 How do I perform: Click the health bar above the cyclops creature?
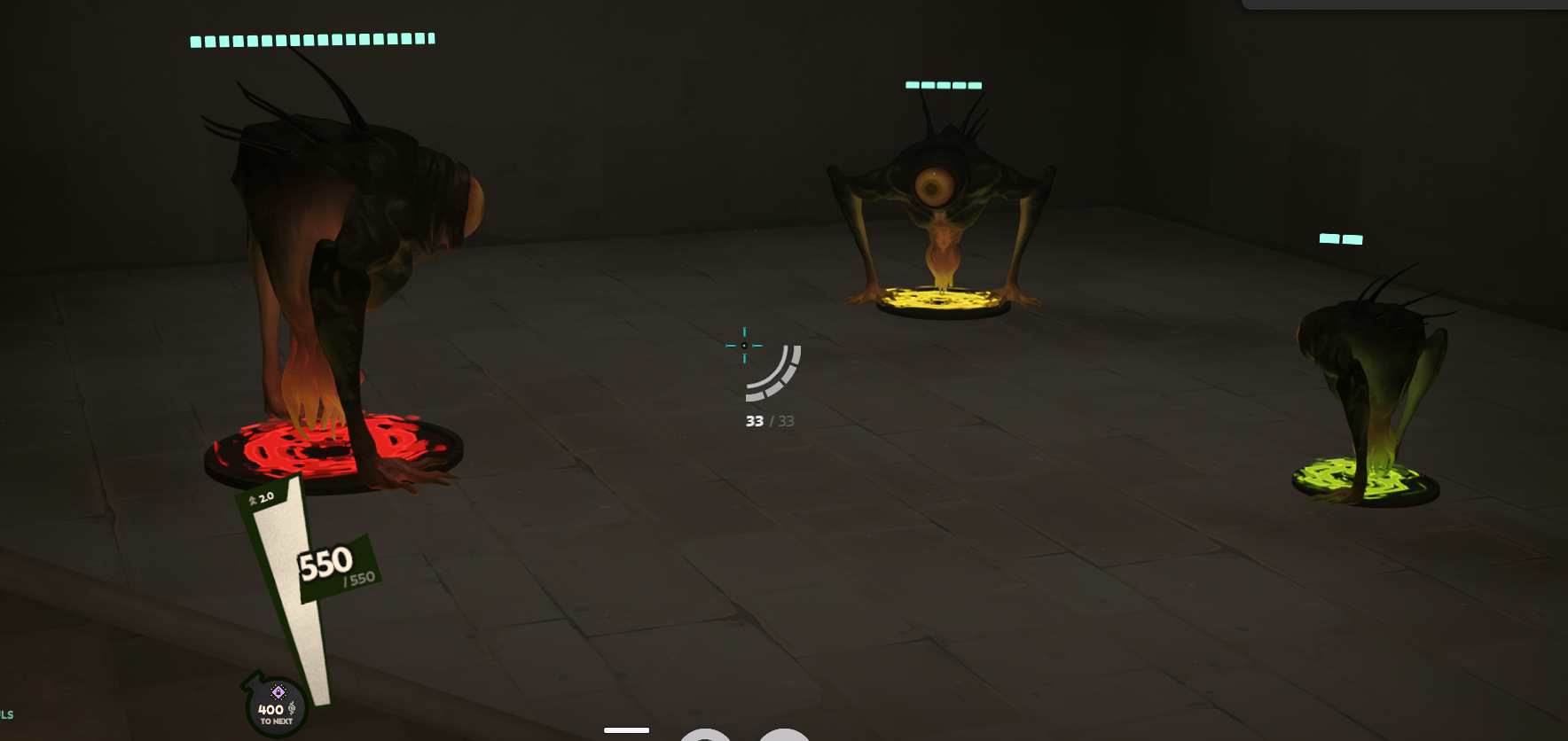tap(942, 85)
